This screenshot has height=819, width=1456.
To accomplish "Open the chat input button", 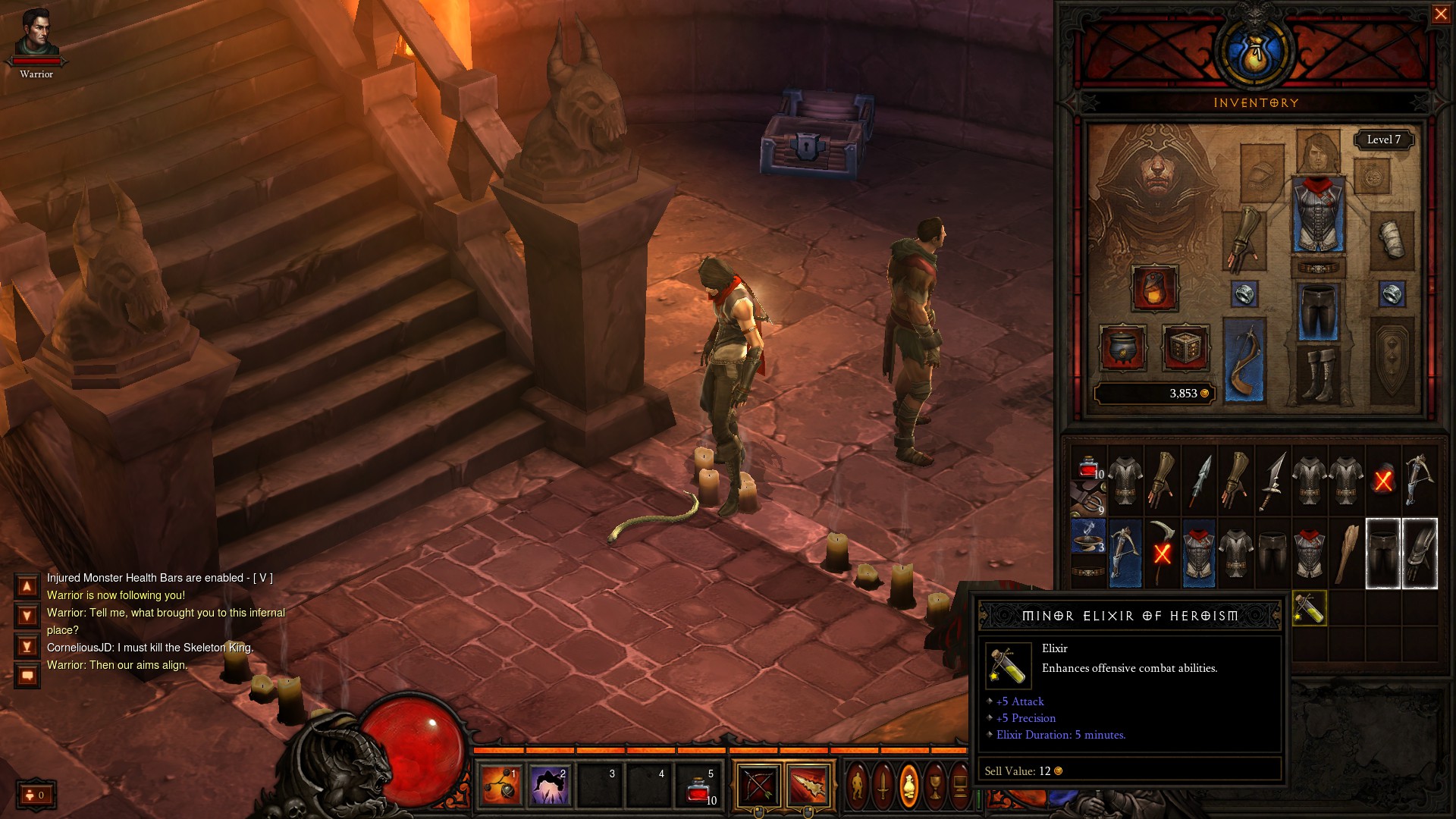I will coord(27,675).
